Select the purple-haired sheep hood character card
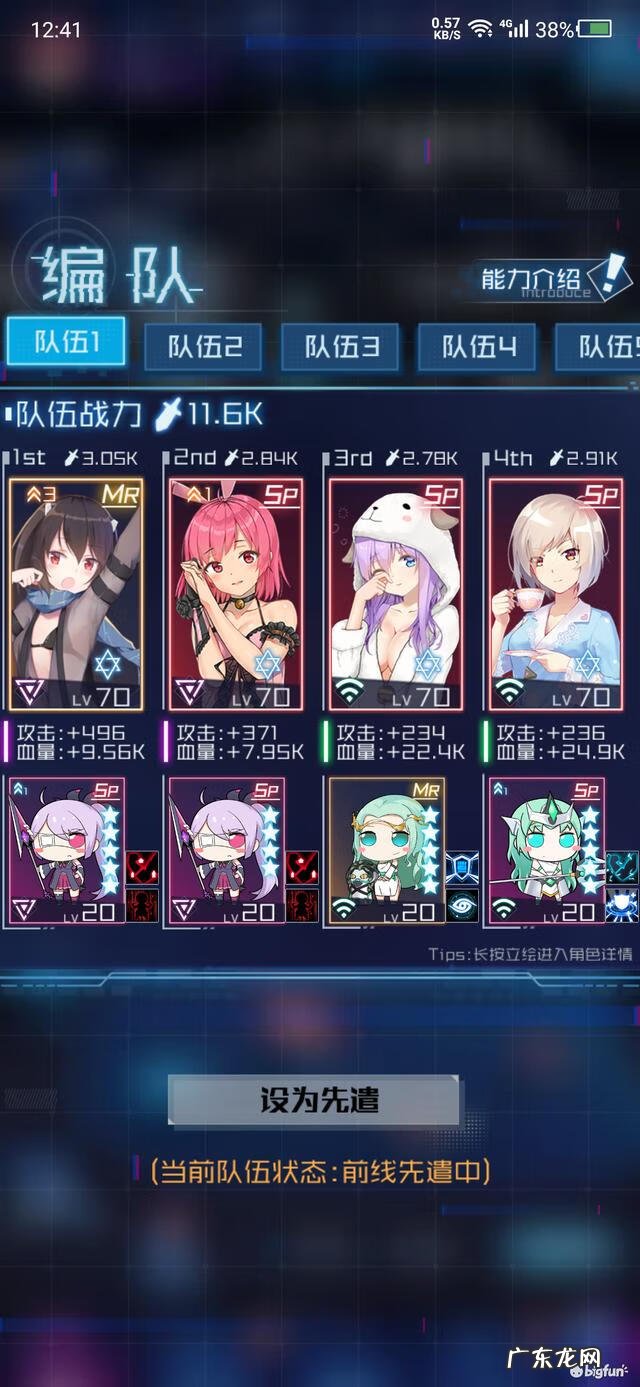This screenshot has width=640, height=1387. (x=396, y=594)
